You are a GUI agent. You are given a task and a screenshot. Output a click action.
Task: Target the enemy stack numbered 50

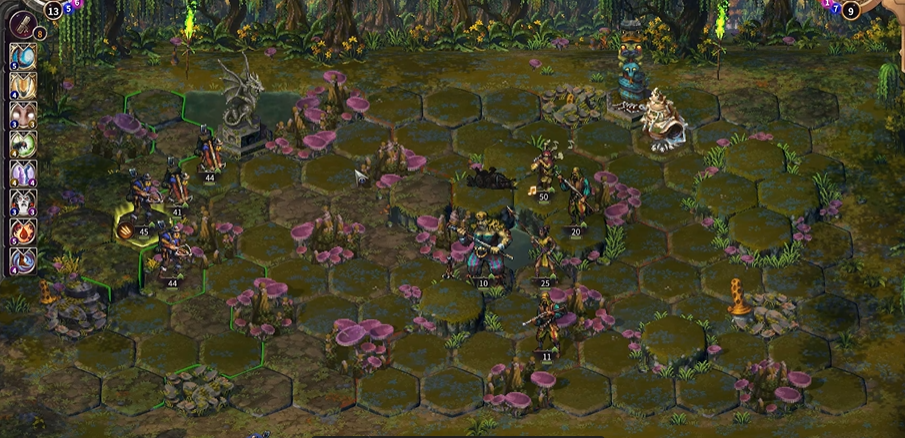pos(543,173)
